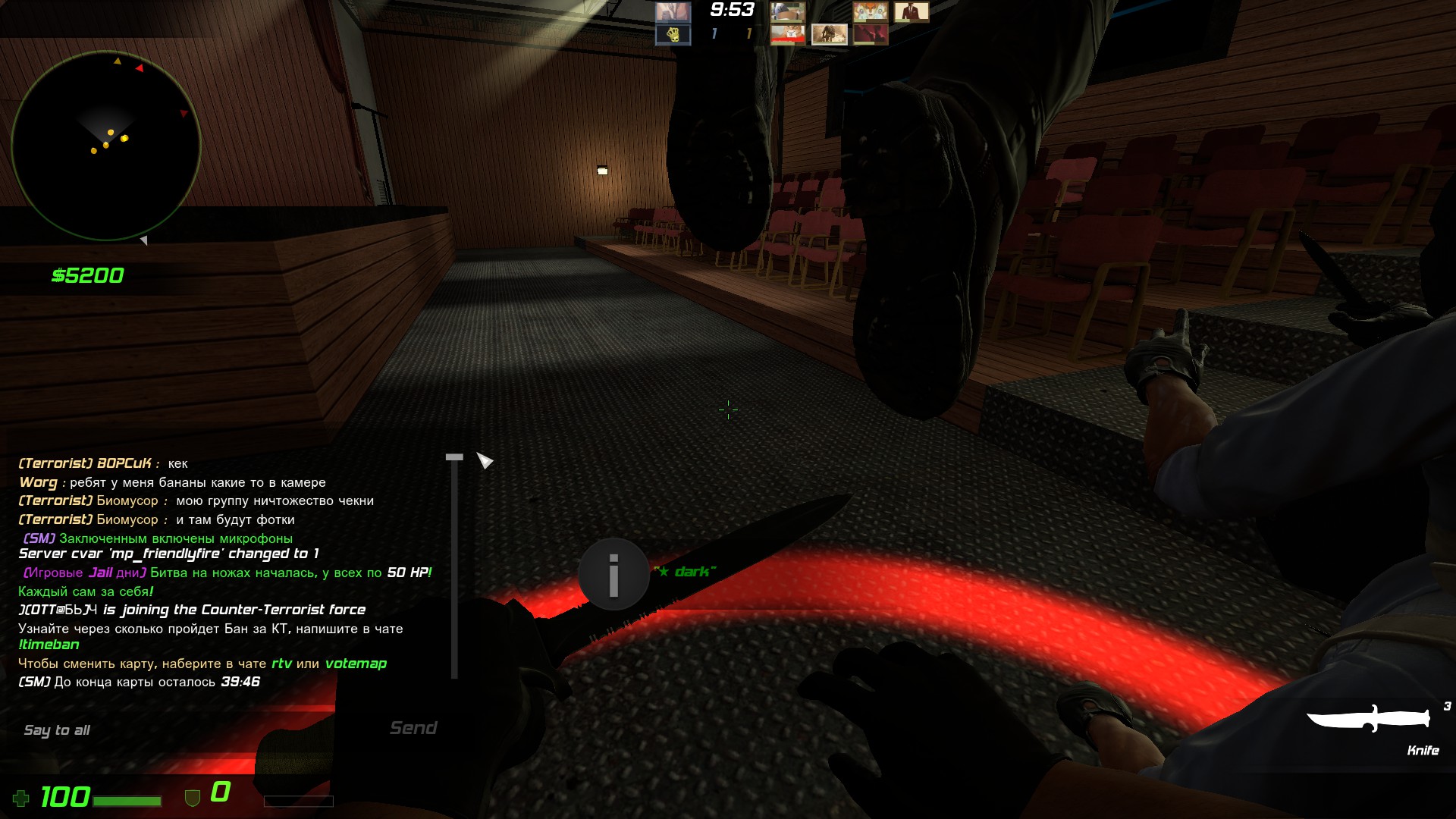Image resolution: width=1456 pixels, height=819 pixels.
Task: Click the chat history scrollbar handle
Action: (x=454, y=457)
